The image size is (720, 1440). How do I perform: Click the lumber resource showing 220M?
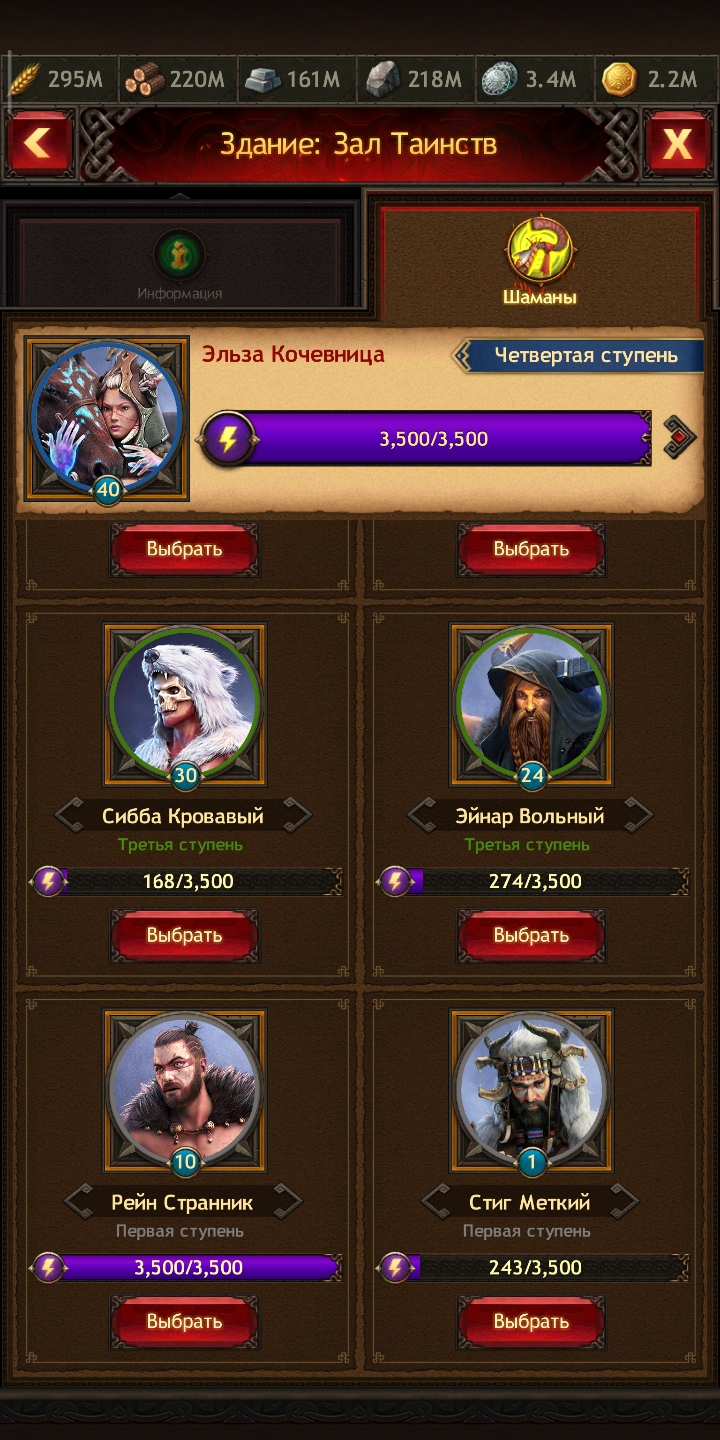pos(176,80)
